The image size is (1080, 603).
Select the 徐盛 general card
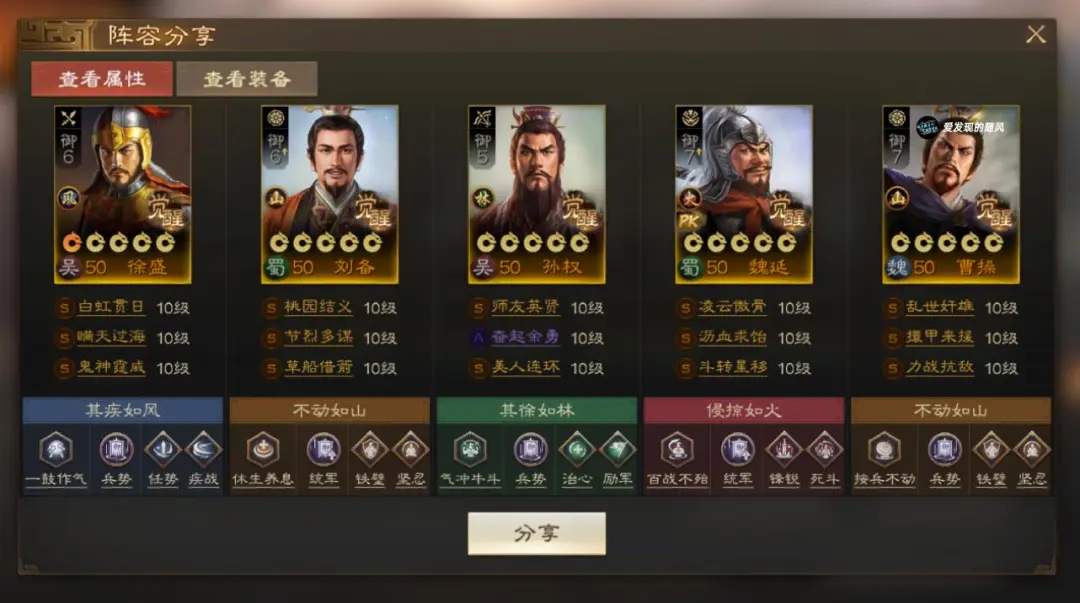click(x=123, y=194)
